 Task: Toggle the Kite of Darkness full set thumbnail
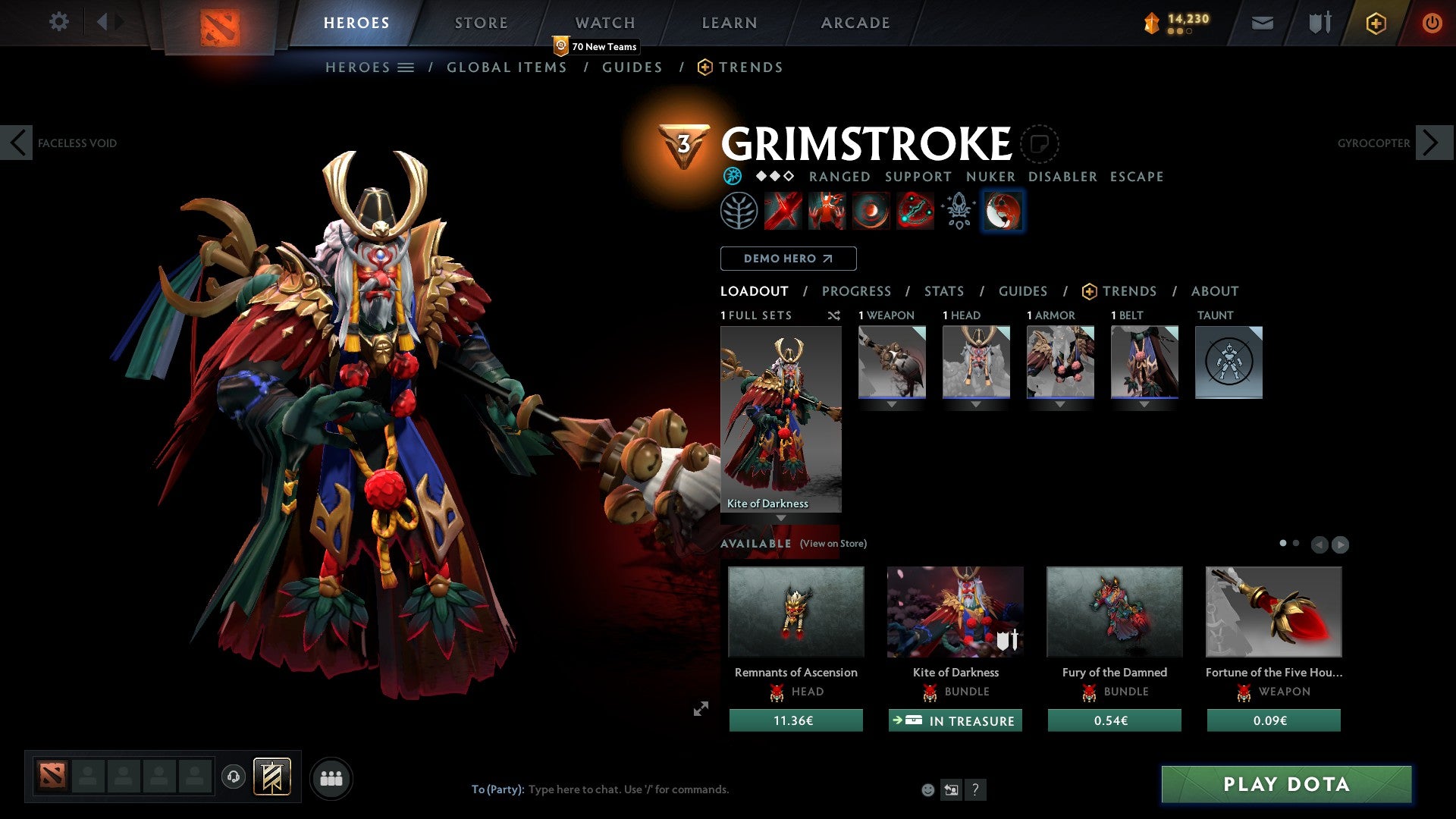tap(781, 417)
